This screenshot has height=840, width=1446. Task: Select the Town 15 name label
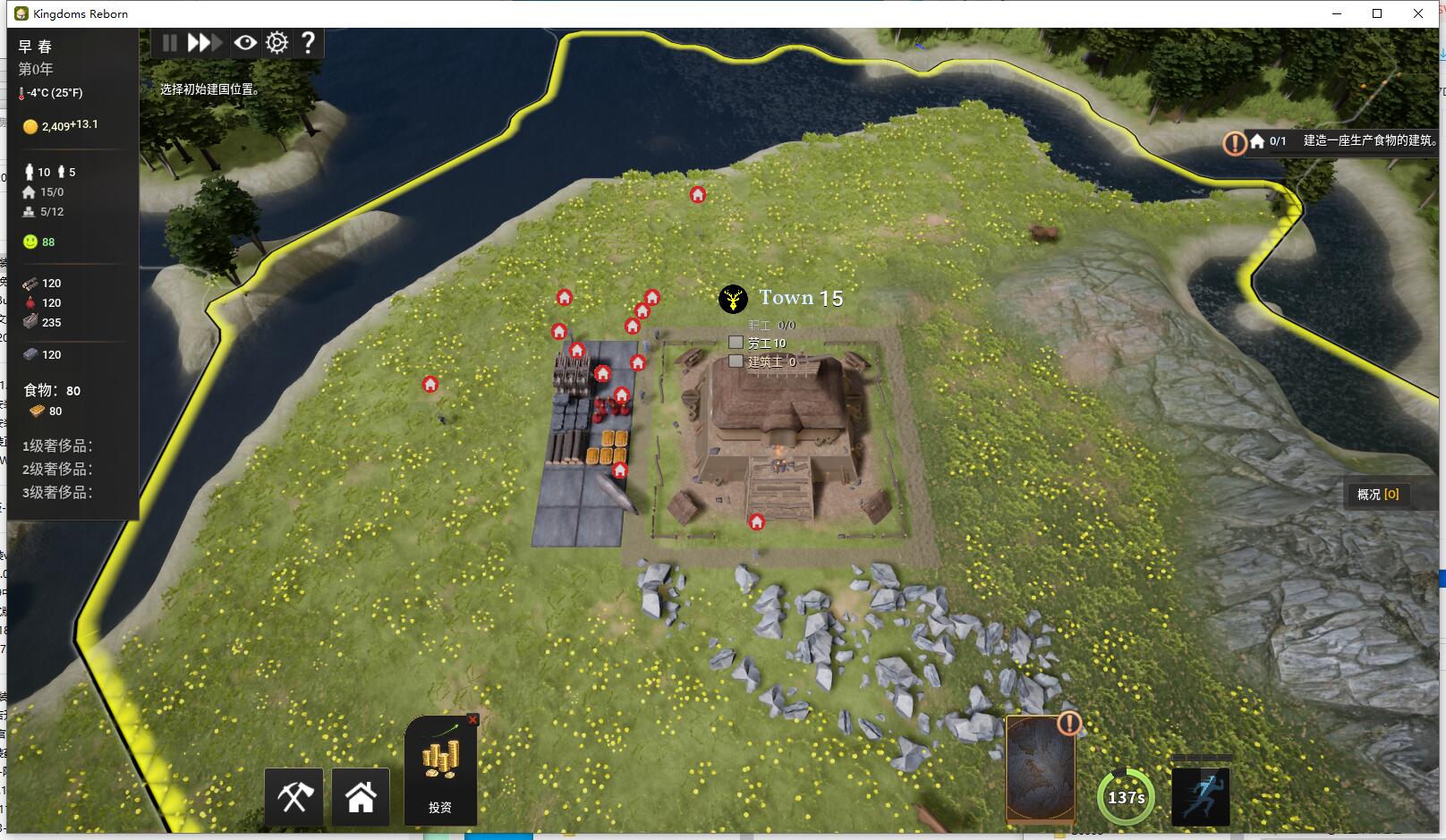pos(801,298)
